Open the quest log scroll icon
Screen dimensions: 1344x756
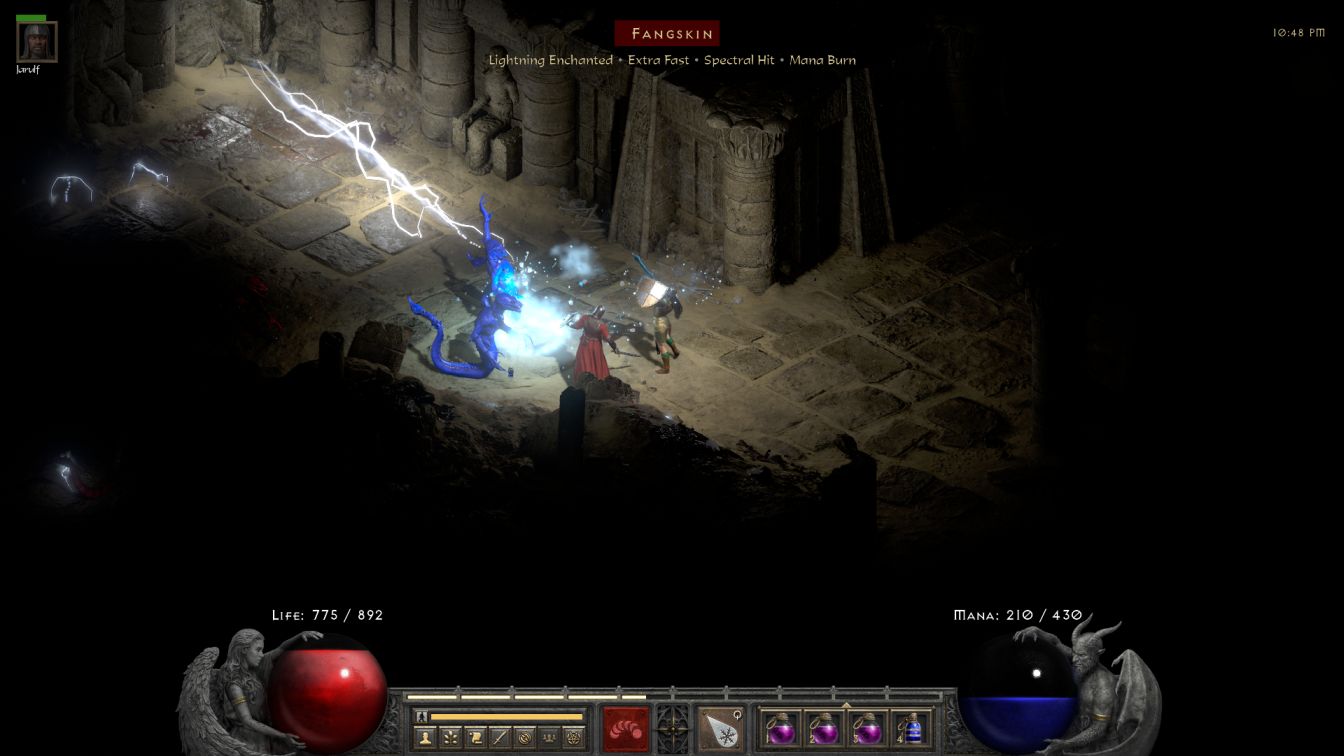475,738
